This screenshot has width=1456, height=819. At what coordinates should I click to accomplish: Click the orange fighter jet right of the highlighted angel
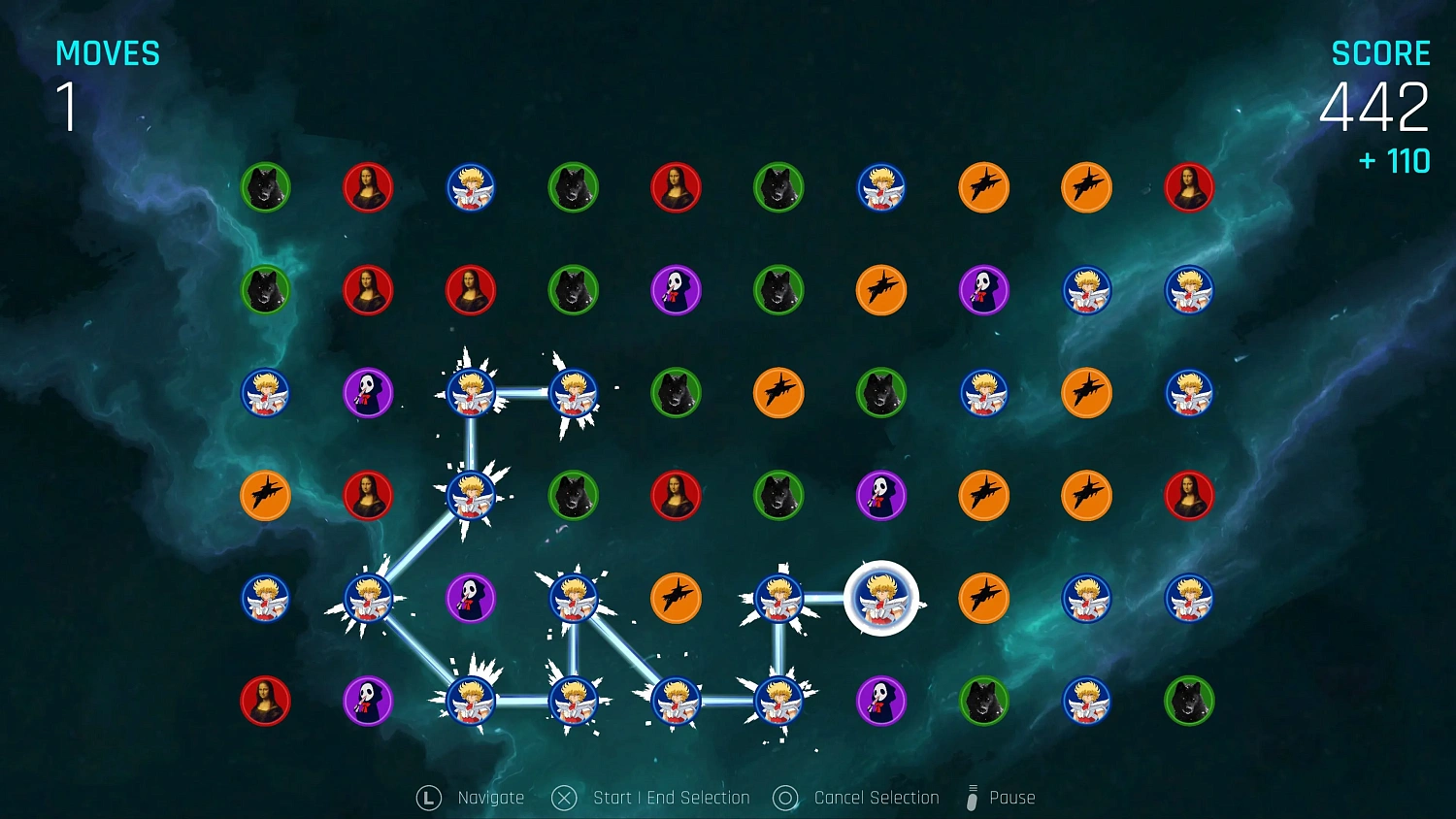[984, 600]
